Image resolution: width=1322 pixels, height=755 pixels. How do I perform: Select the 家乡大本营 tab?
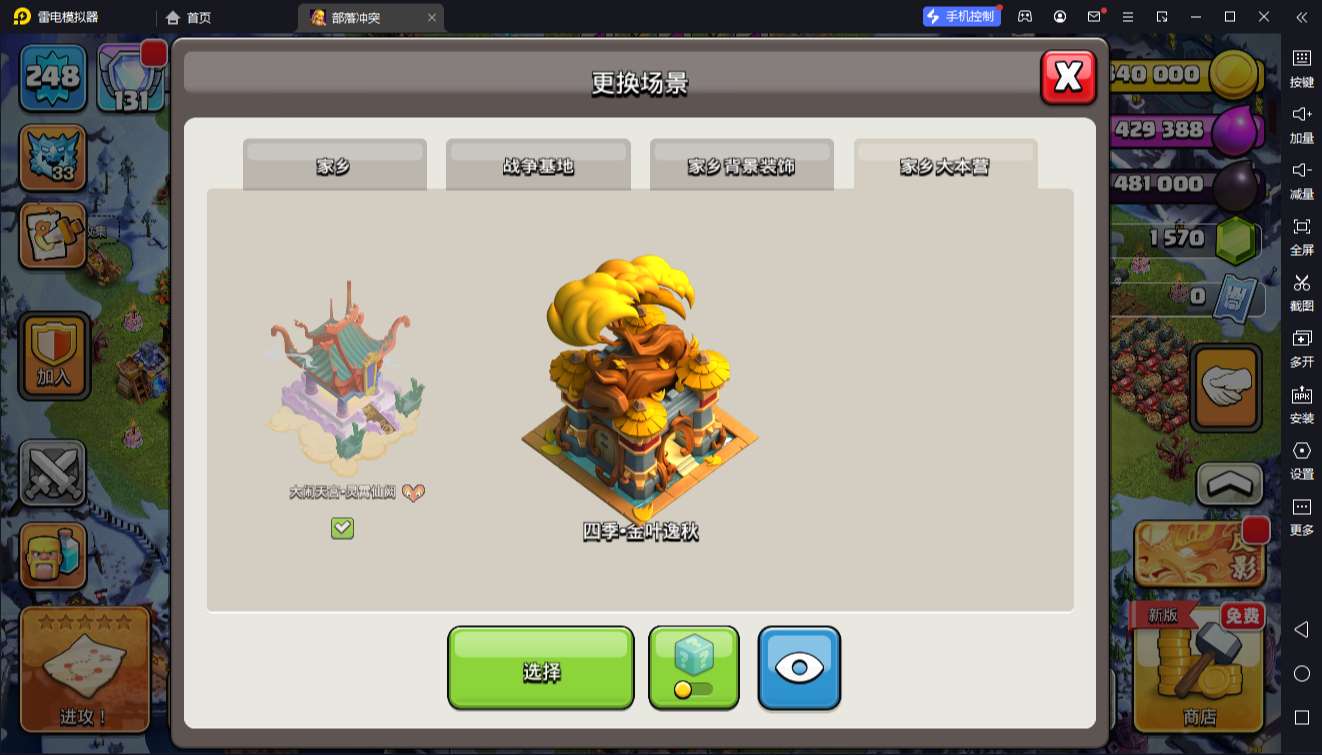(945, 166)
